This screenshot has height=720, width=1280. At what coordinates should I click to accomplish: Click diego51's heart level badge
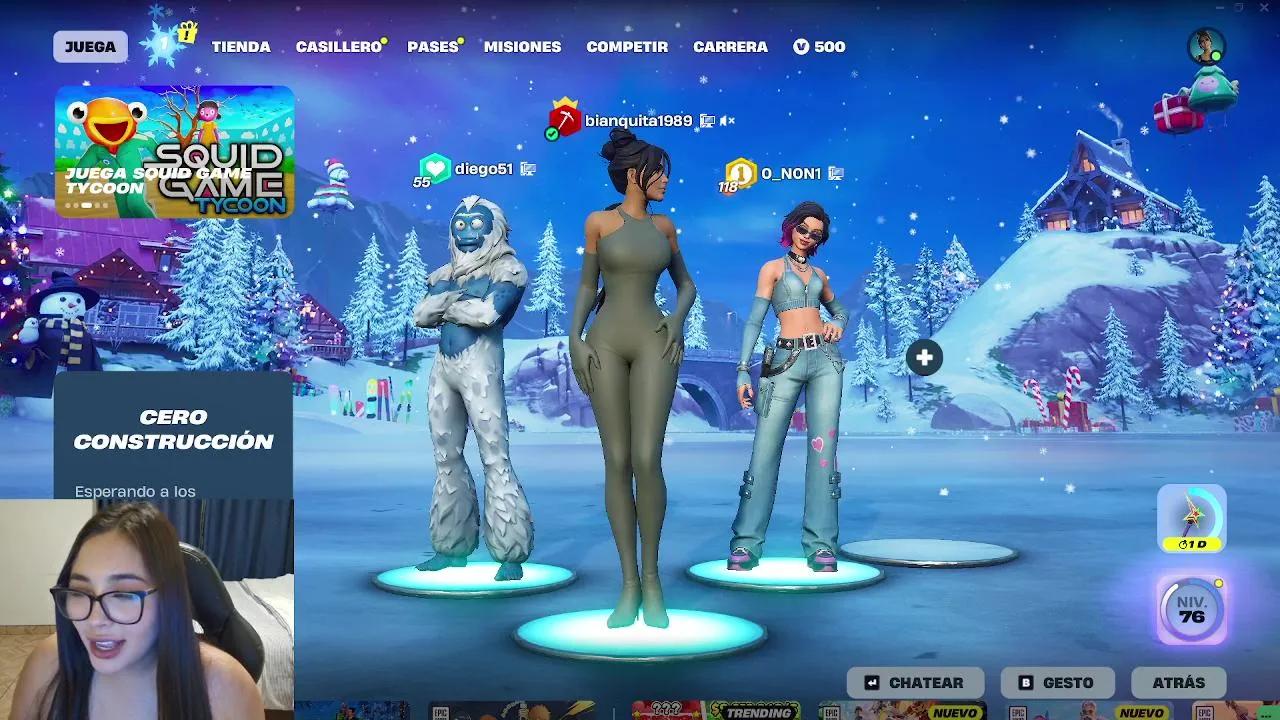435,167
